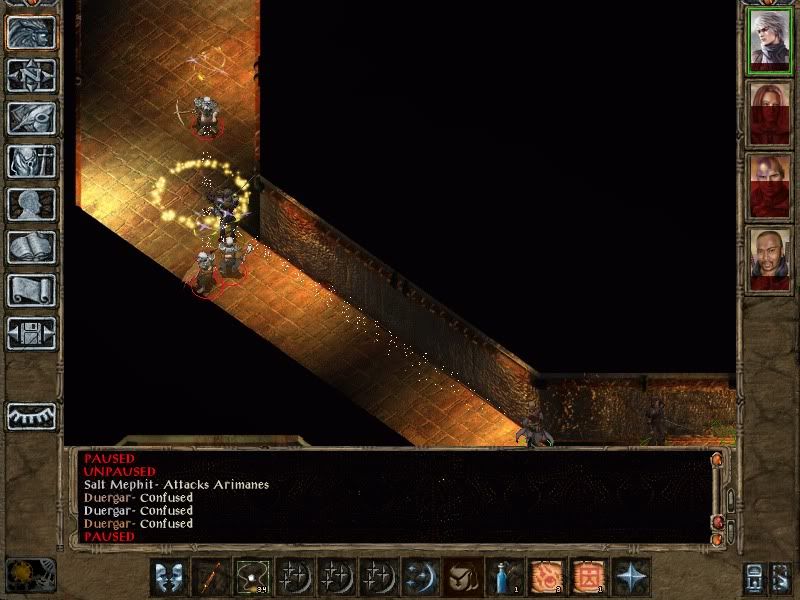This screenshot has height=600, width=800.
Task: Activate the blue mask action button
Action: coord(167,577)
